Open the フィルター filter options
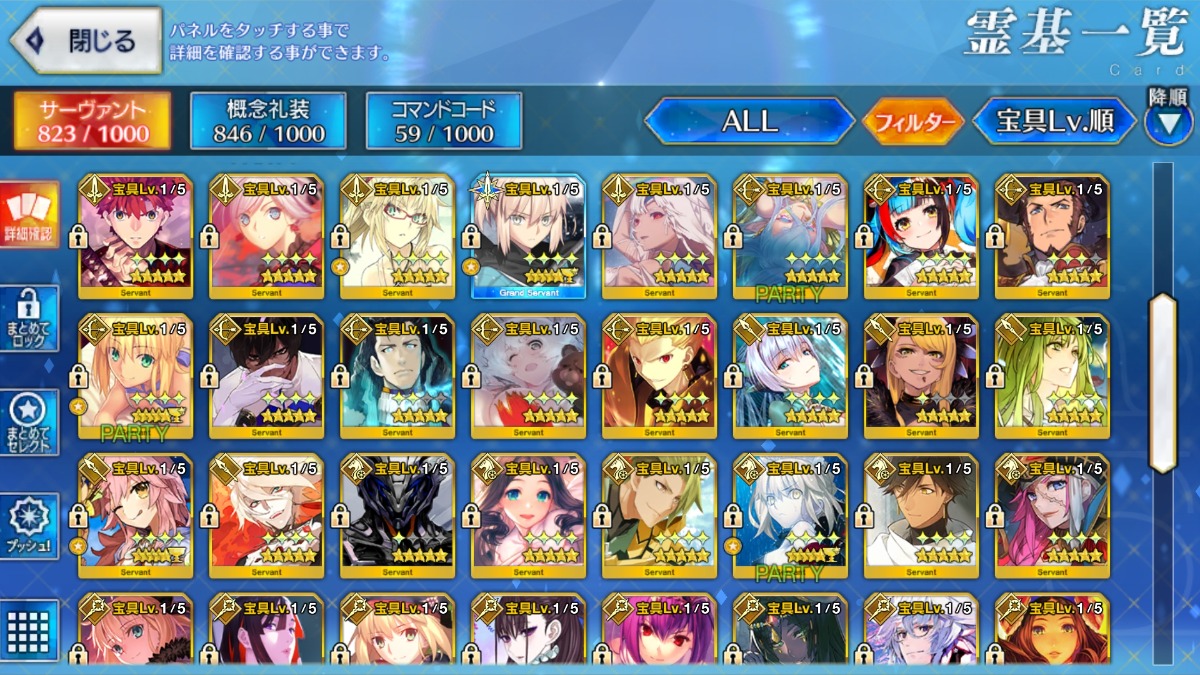Image resolution: width=1200 pixels, height=675 pixels. [913, 122]
